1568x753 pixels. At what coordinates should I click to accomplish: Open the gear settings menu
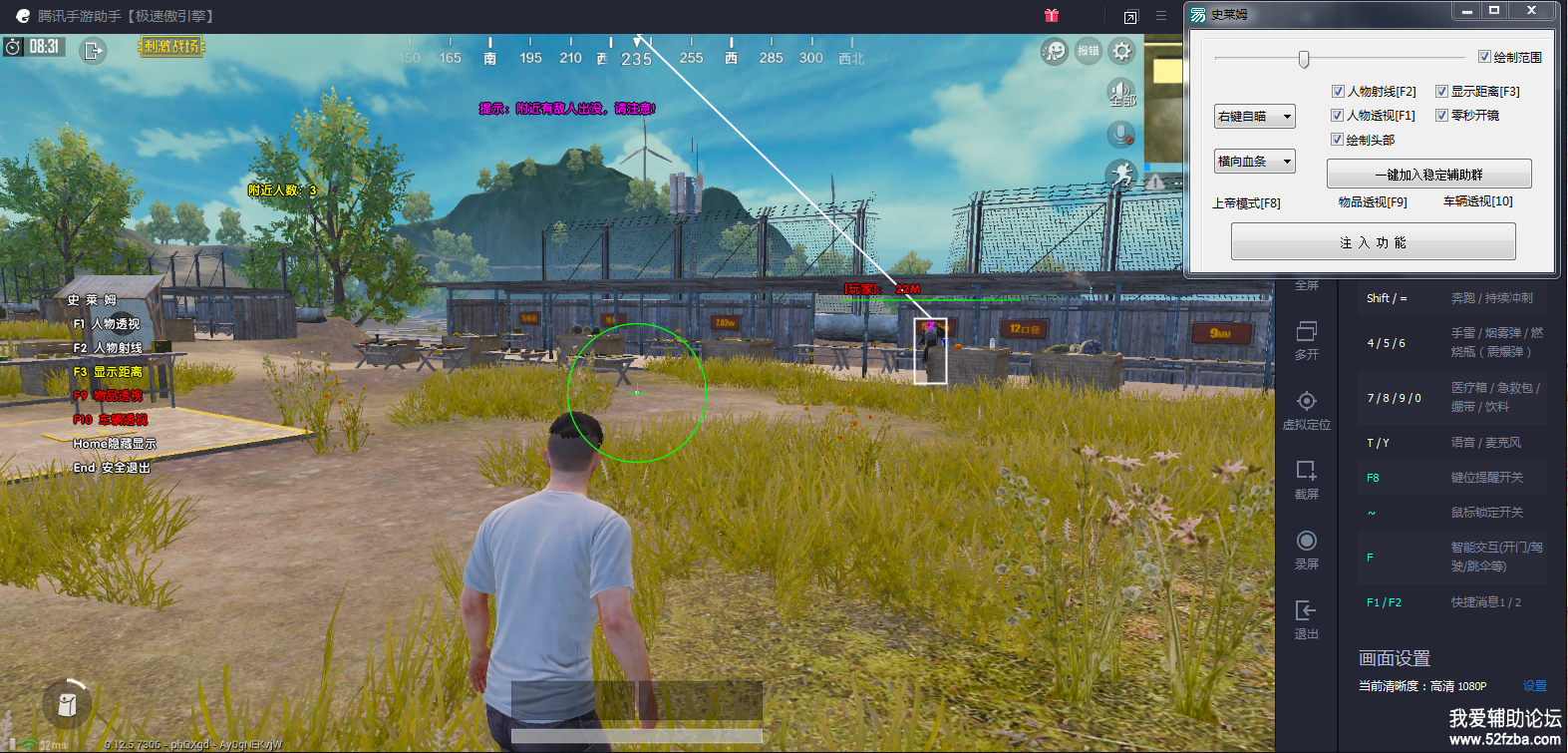(x=1122, y=51)
